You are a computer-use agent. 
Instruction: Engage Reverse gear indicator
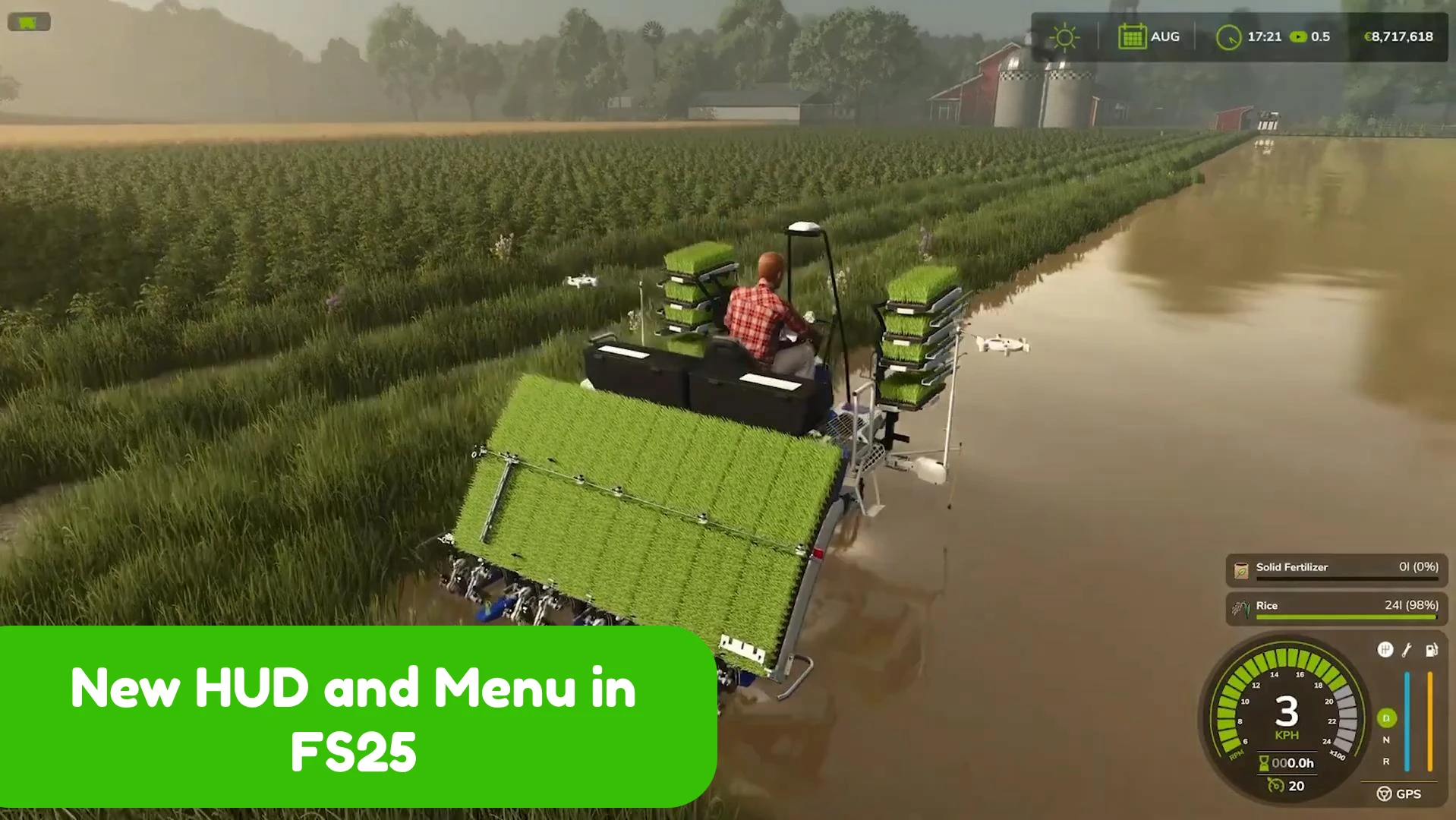pos(1385,762)
